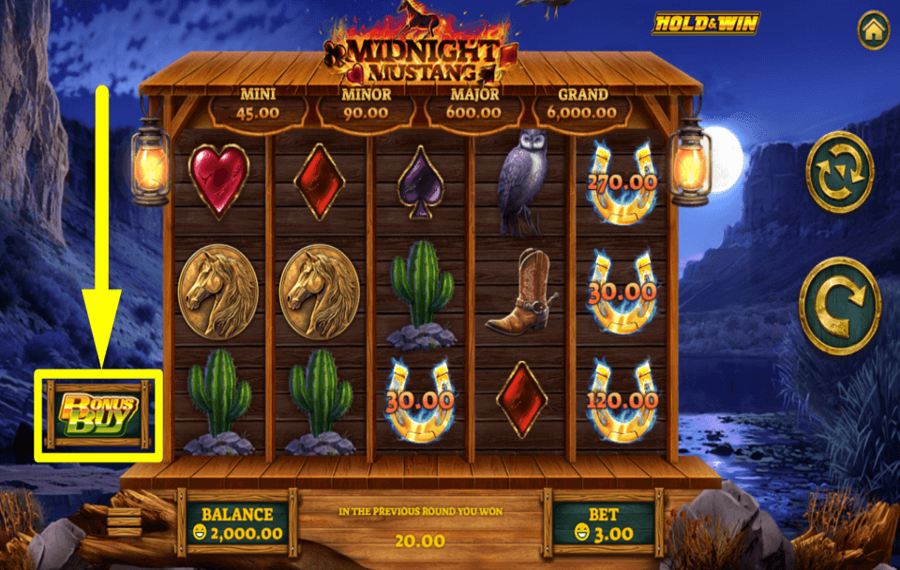Open the wooden hamburger menu
Image resolution: width=900 pixels, height=570 pixels.
pyautogui.click(x=125, y=522)
